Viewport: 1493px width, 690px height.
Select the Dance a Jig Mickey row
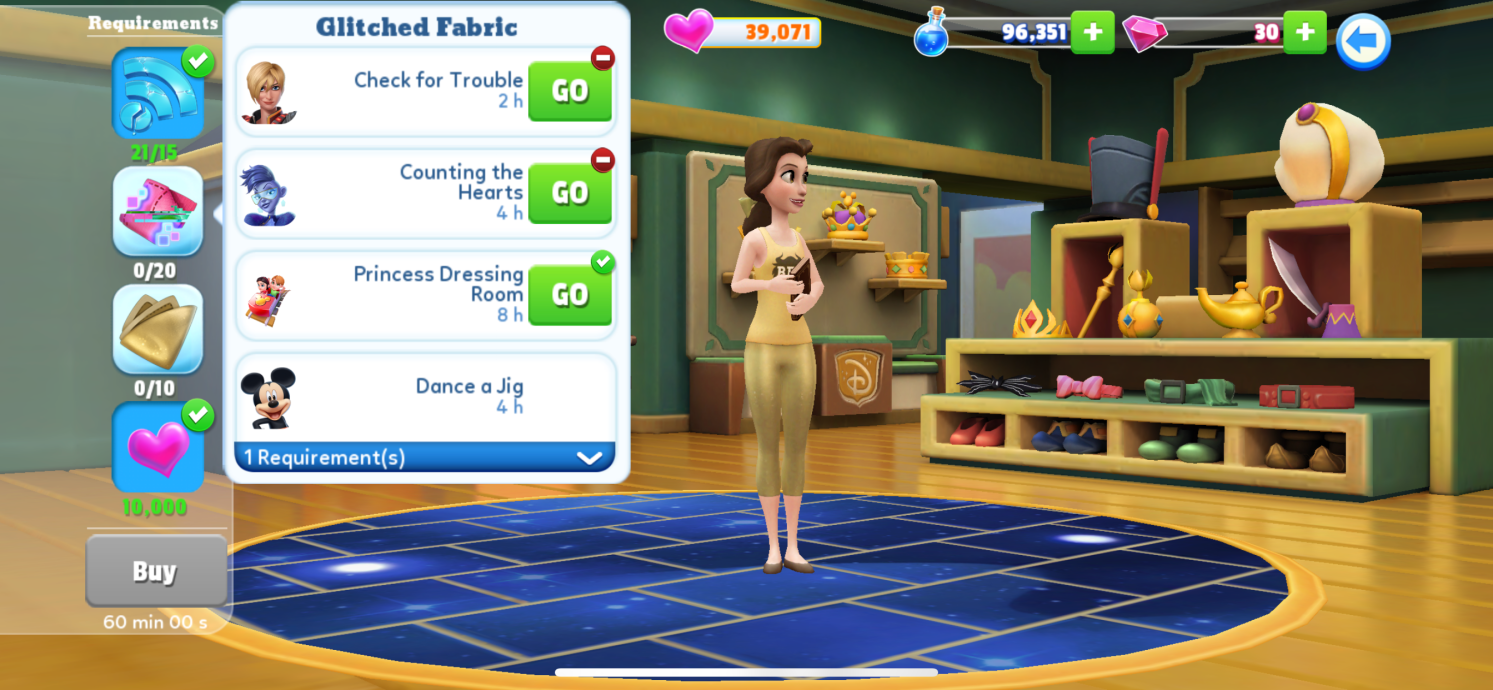424,396
